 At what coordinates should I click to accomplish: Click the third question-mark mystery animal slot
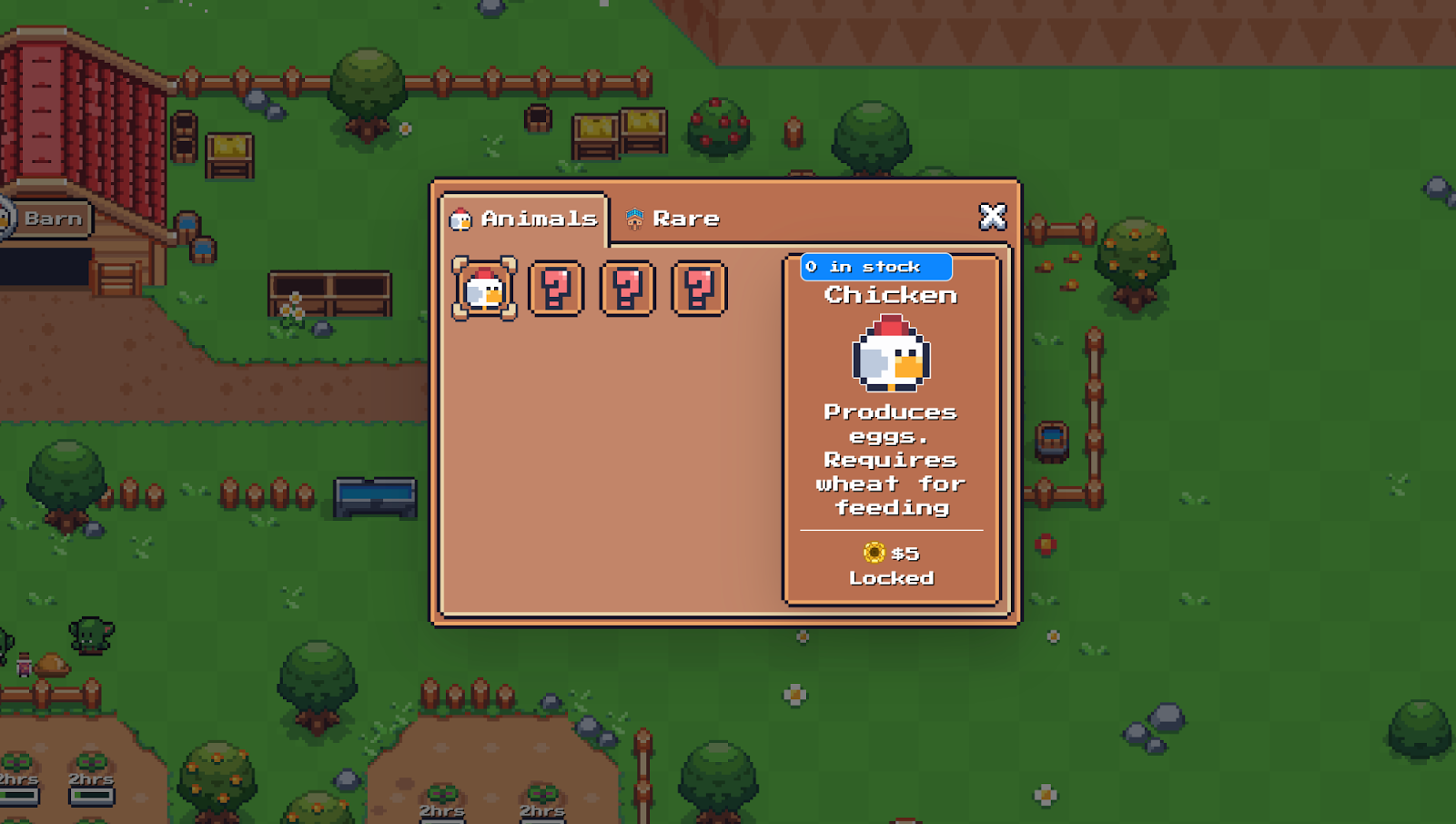click(x=696, y=290)
